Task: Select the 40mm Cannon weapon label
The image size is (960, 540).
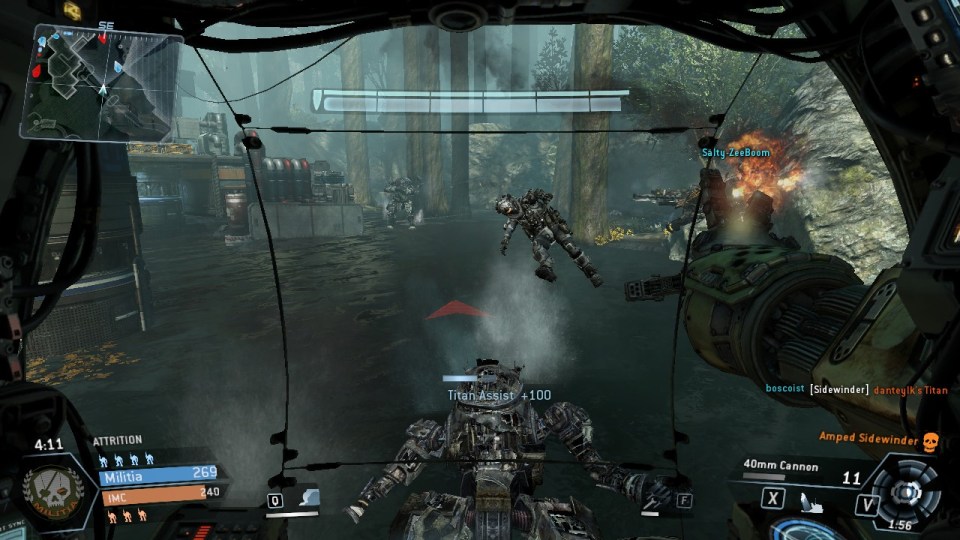Action: [x=781, y=466]
